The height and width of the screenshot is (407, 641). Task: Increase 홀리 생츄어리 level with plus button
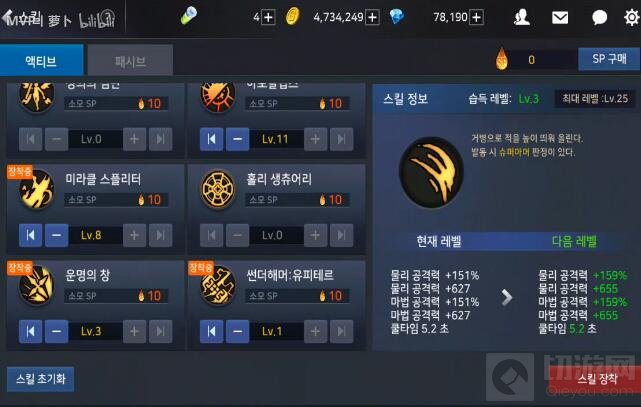click(317, 235)
